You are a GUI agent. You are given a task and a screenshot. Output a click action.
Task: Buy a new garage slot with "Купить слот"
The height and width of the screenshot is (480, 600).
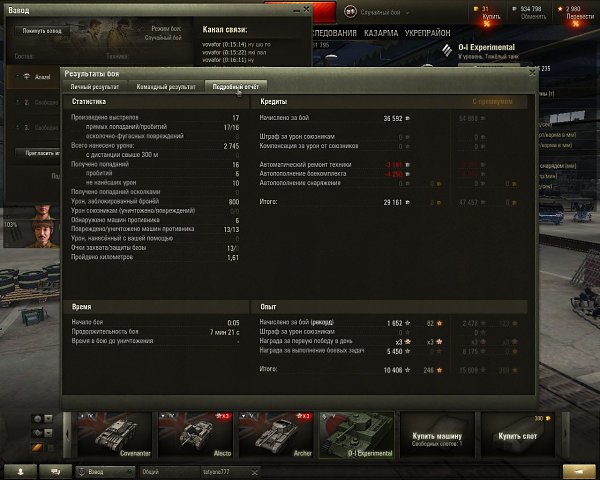point(516,437)
